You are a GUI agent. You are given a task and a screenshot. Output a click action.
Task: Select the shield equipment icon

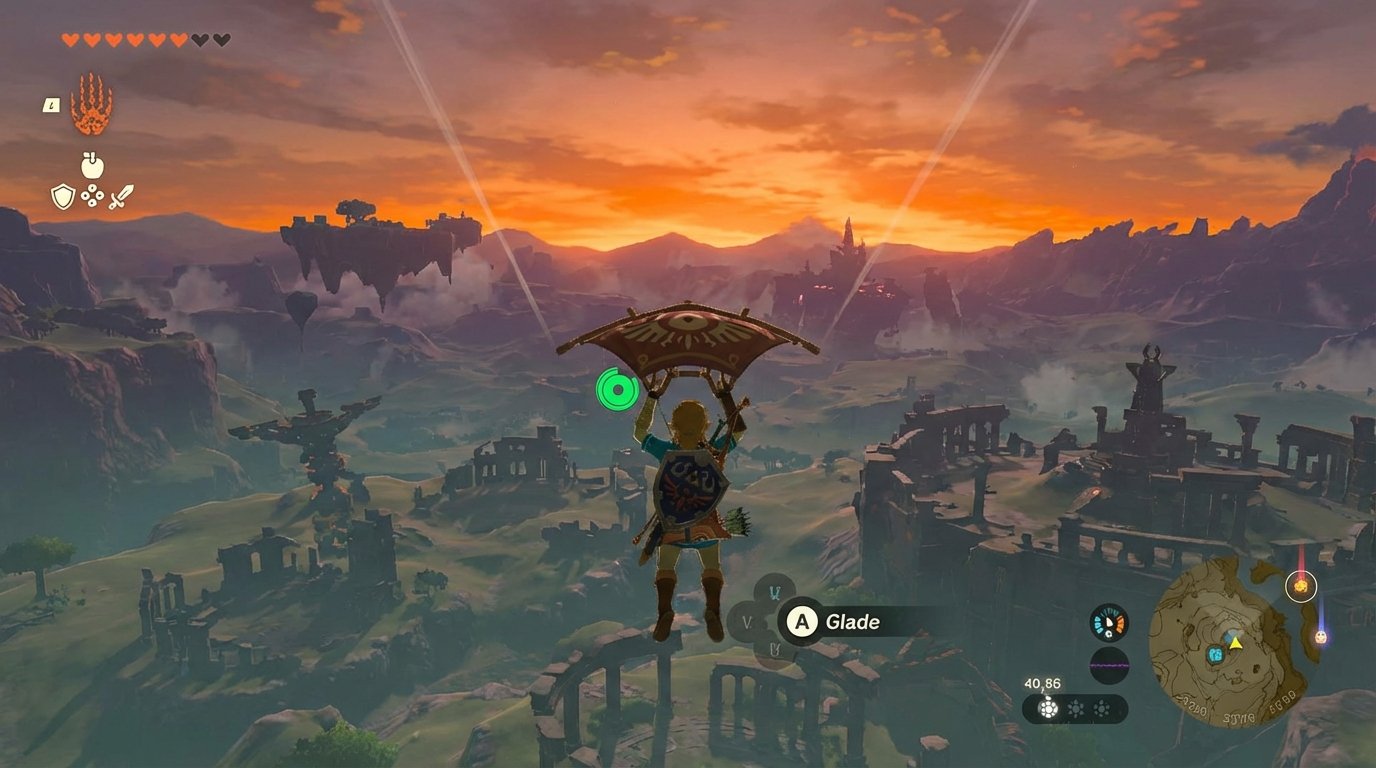(63, 196)
